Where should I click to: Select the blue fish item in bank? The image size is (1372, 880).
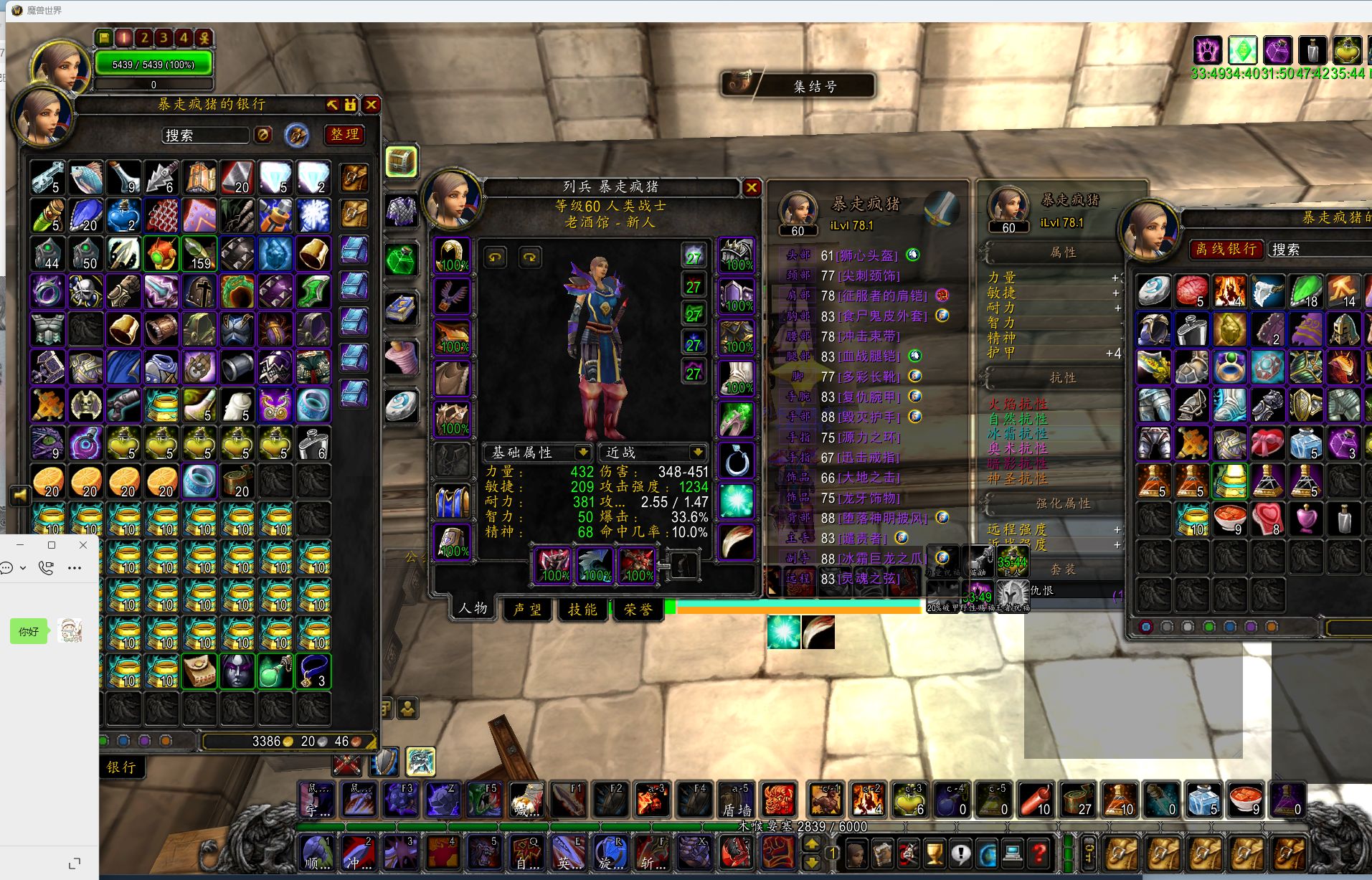(86, 178)
